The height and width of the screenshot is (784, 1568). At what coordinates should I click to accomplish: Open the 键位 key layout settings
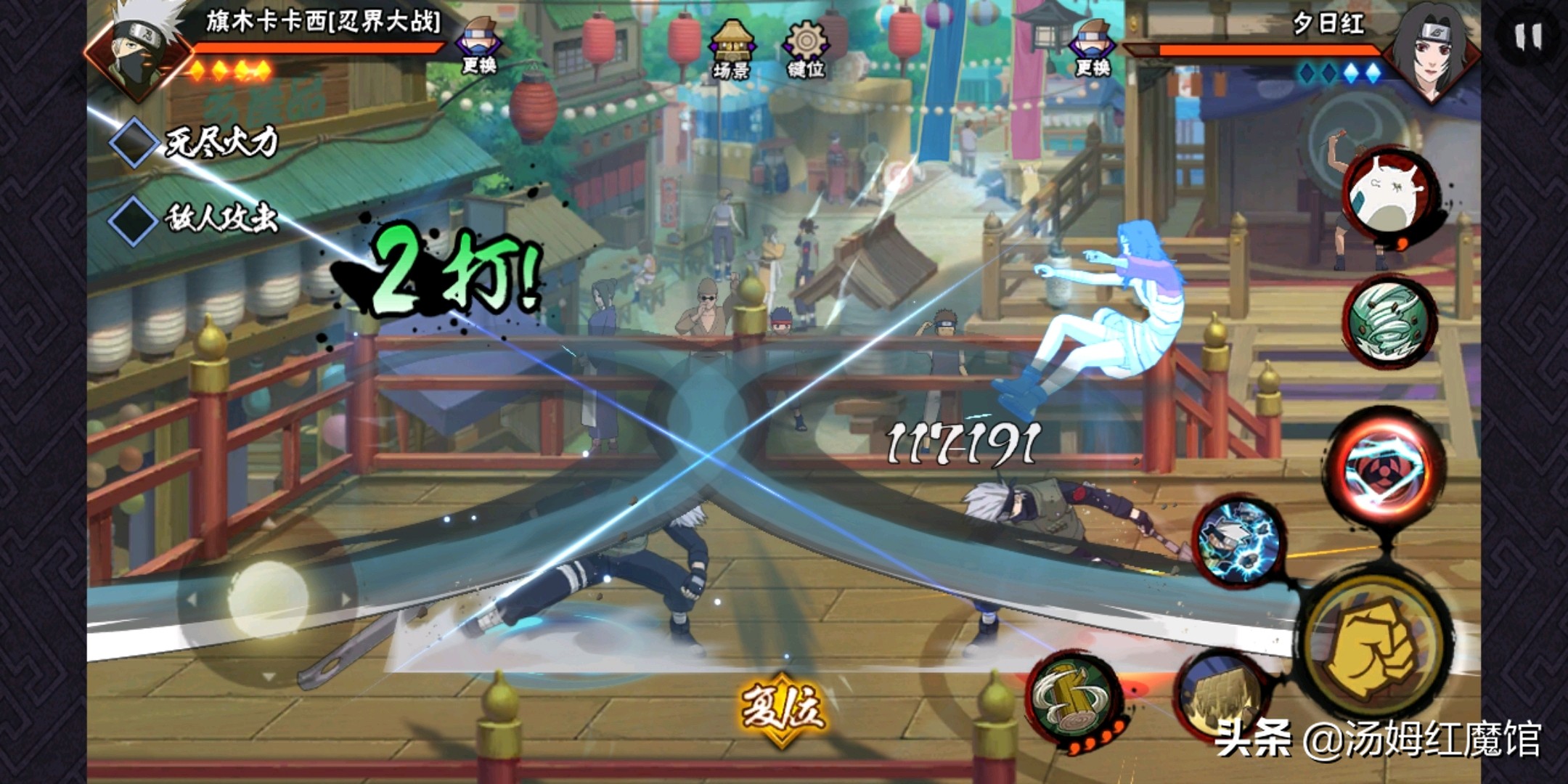pos(806,49)
